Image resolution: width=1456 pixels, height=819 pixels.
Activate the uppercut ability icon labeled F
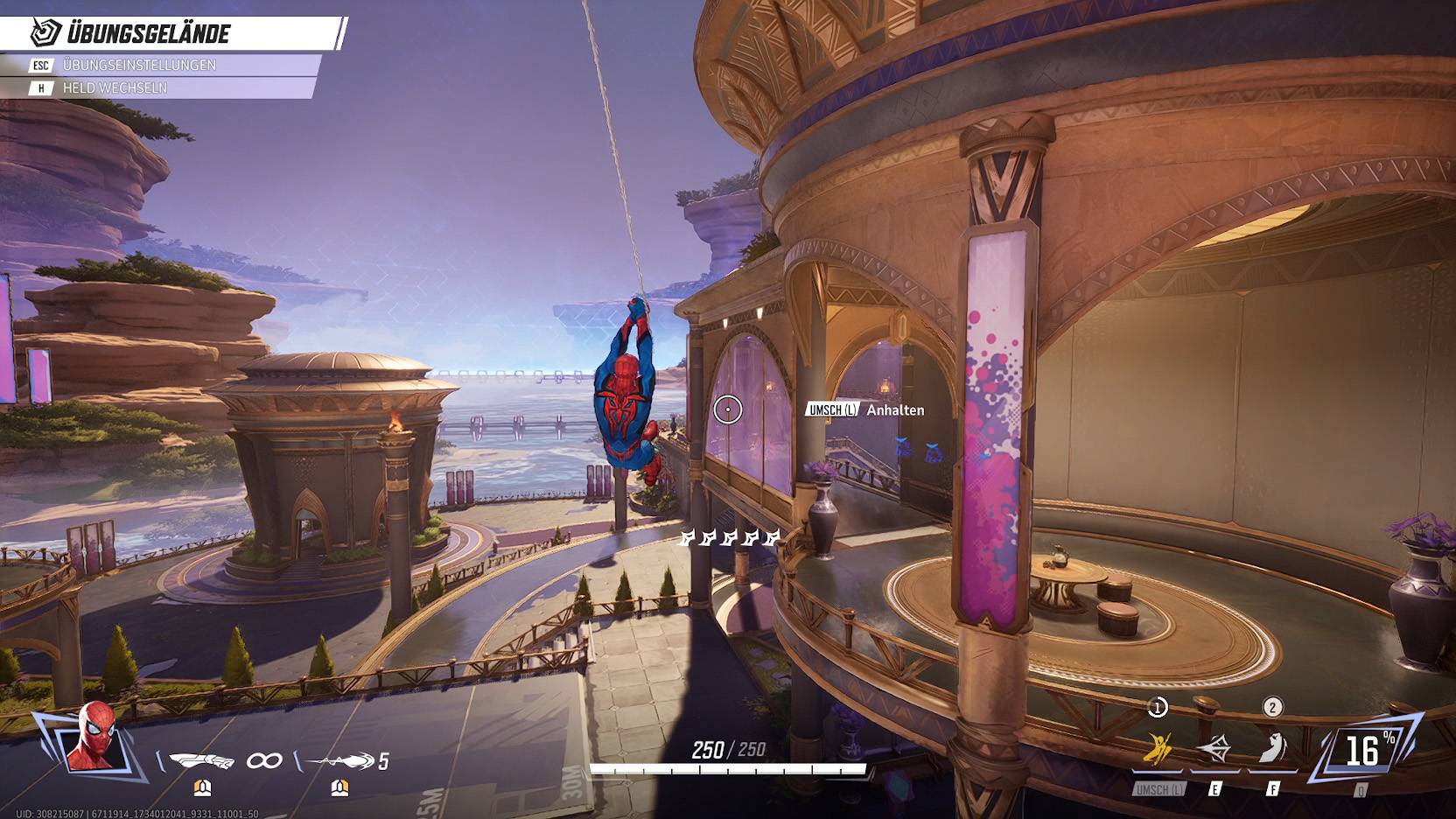click(x=1272, y=749)
